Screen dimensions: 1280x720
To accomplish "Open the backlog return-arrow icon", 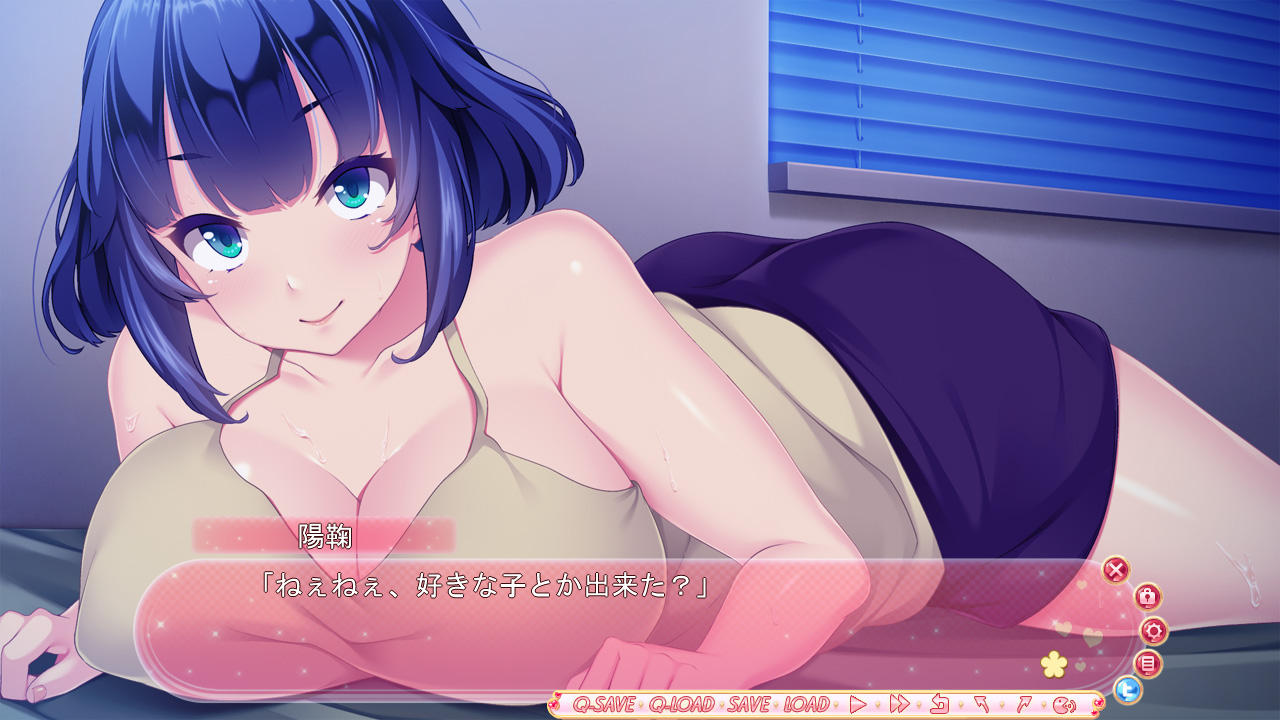I will [x=939, y=704].
